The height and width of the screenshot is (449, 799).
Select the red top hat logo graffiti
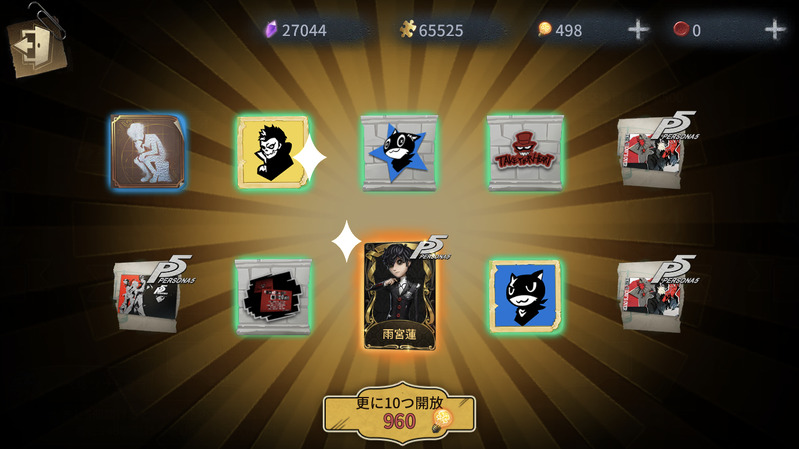tap(525, 152)
